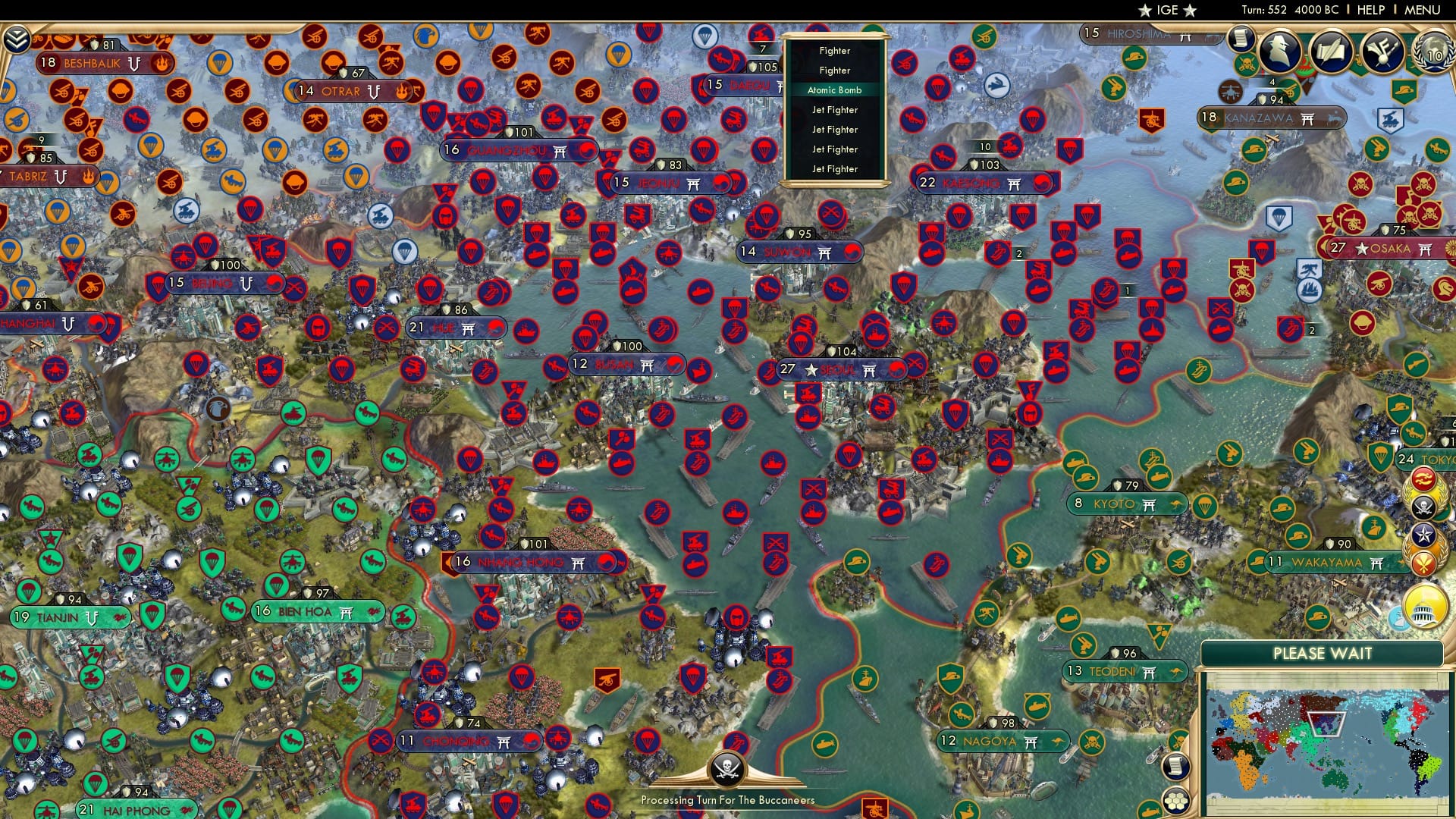Viewport: 1456px width, 819px height.
Task: Open HELP from the top bar
Action: tap(1370, 9)
